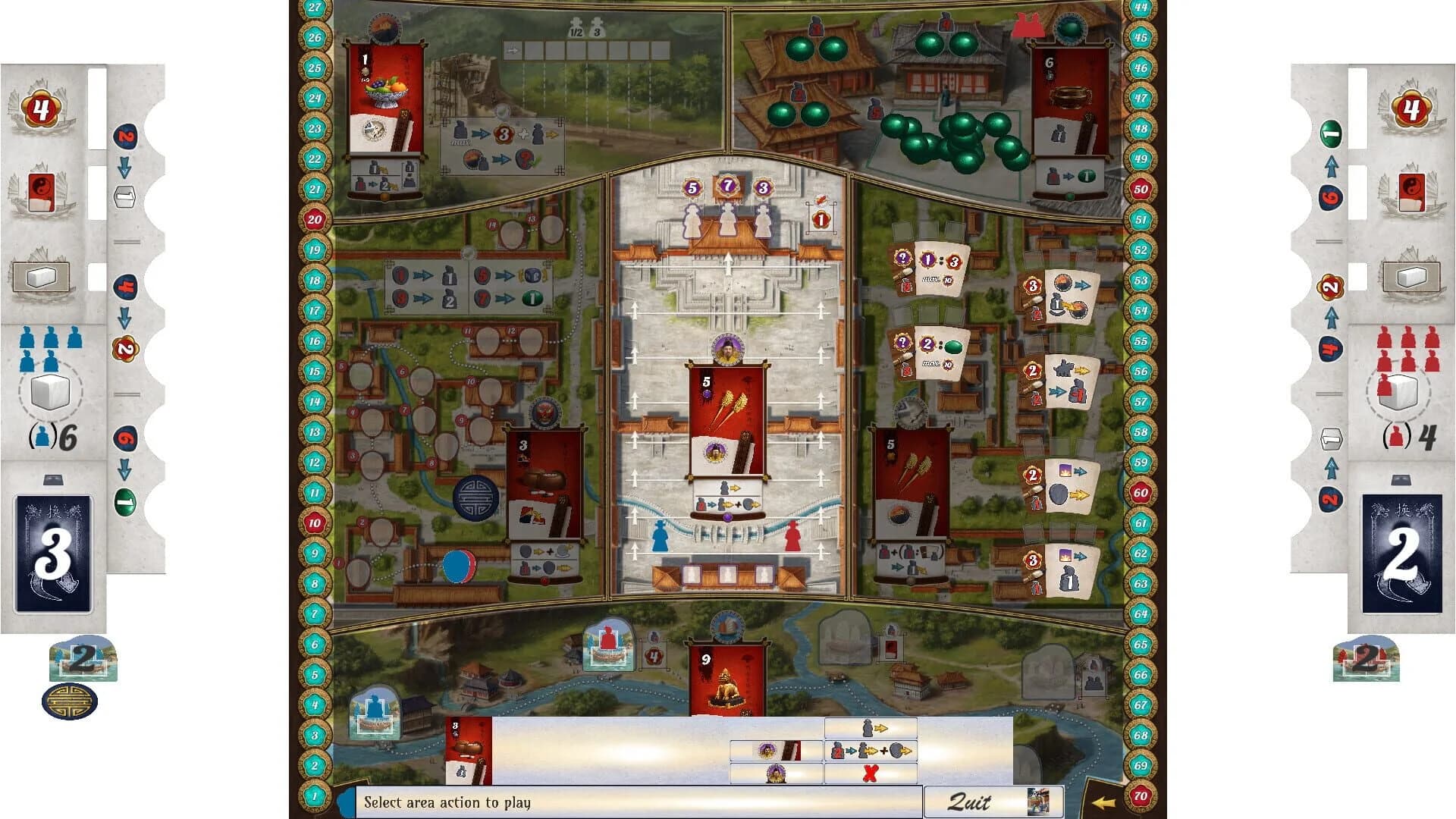Screen dimensions: 1456x819
Task: Select the grey servant-with-arrow action option
Action: [x=871, y=728]
